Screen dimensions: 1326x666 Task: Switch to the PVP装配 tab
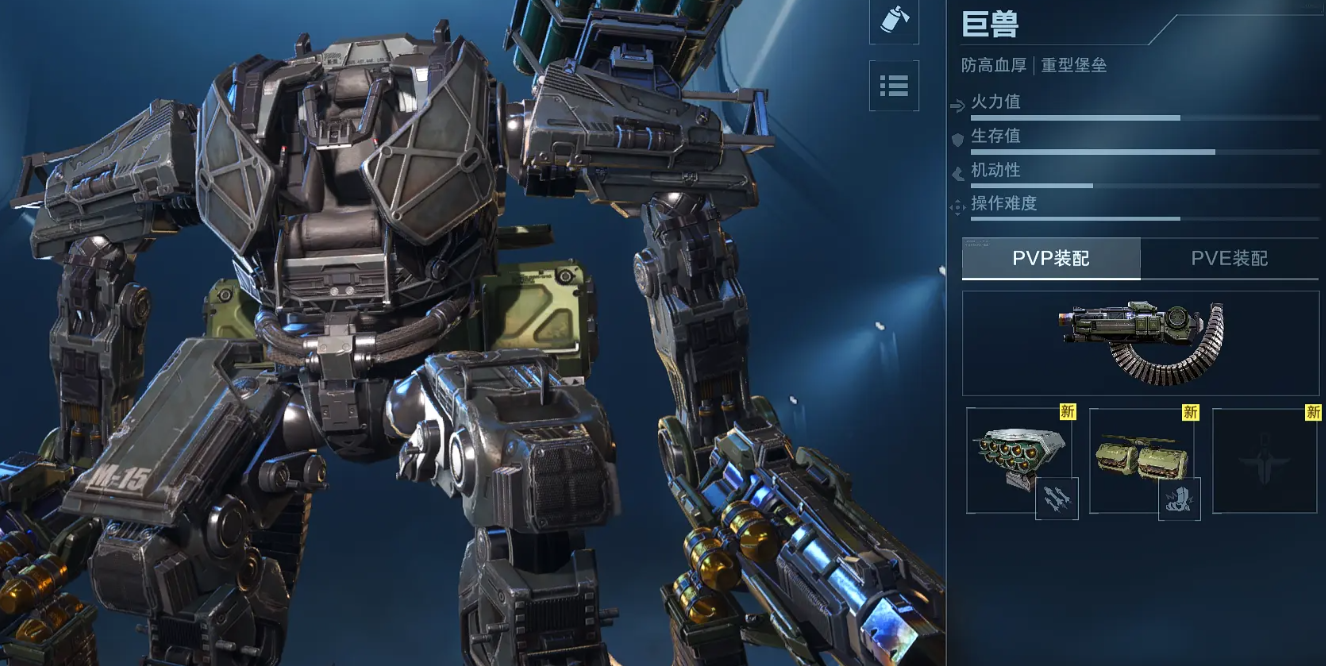1051,259
